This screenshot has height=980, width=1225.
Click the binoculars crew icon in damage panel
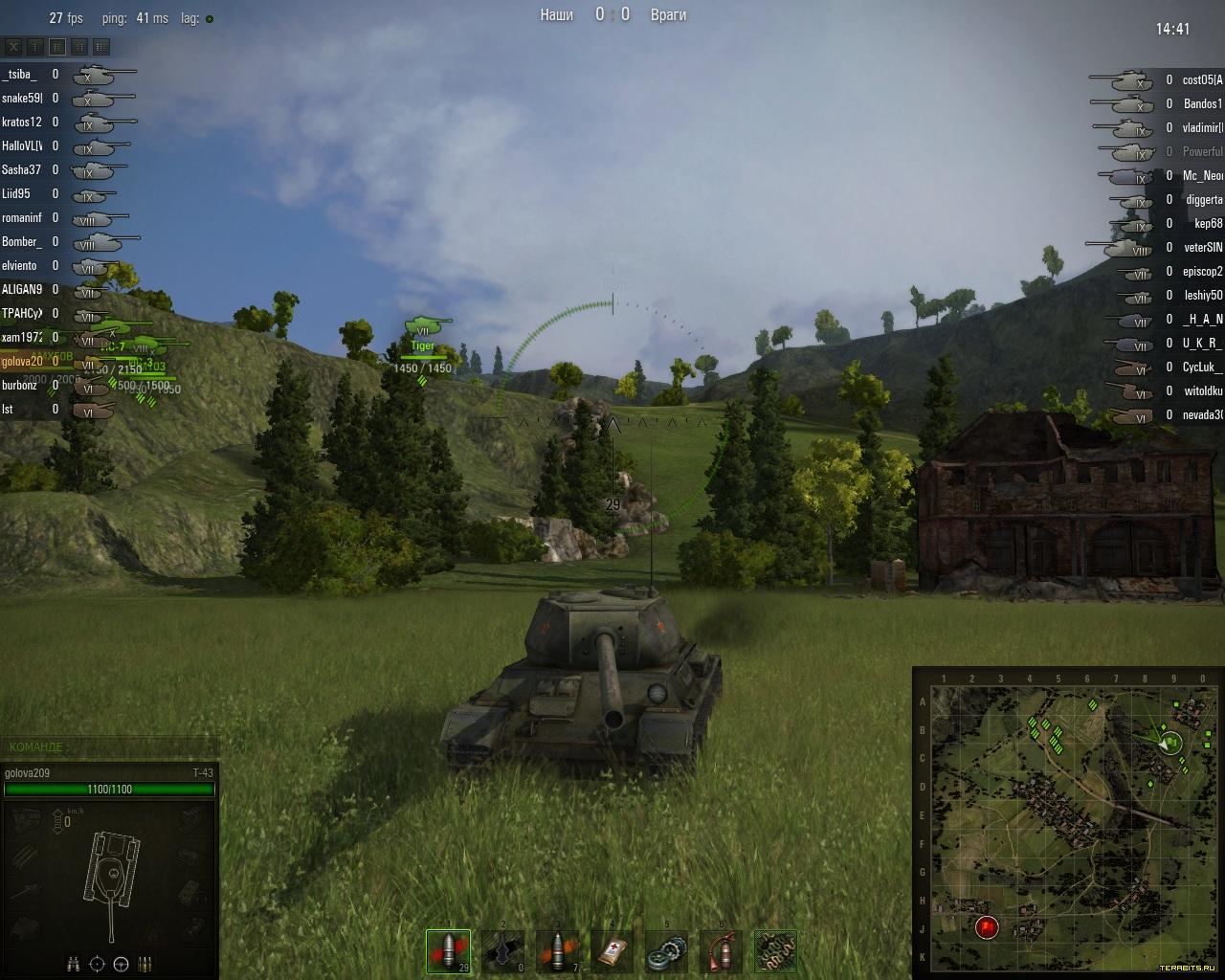click(74, 964)
